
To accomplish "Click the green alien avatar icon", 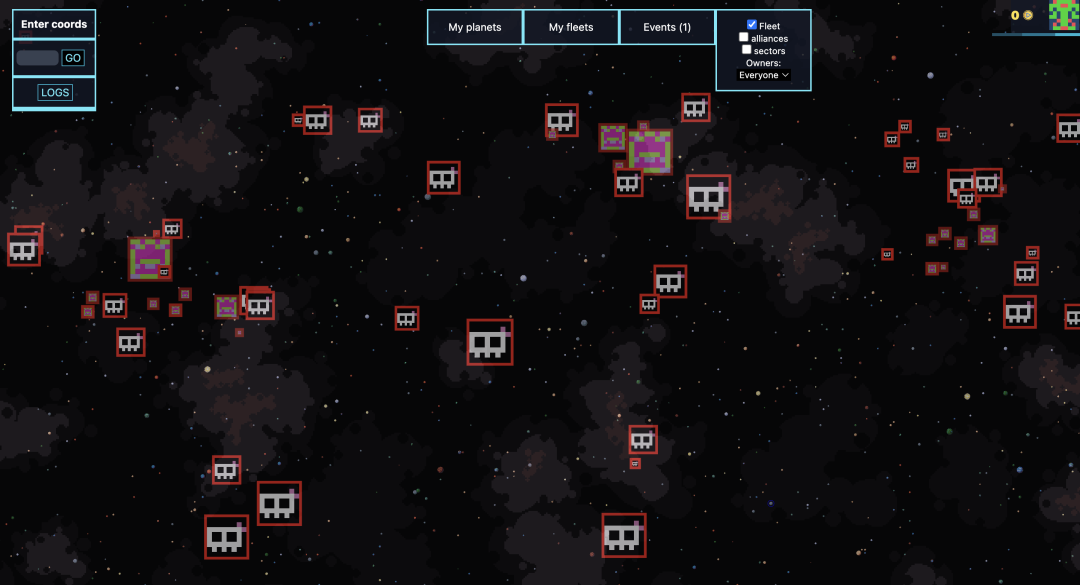I will [x=1063, y=15].
